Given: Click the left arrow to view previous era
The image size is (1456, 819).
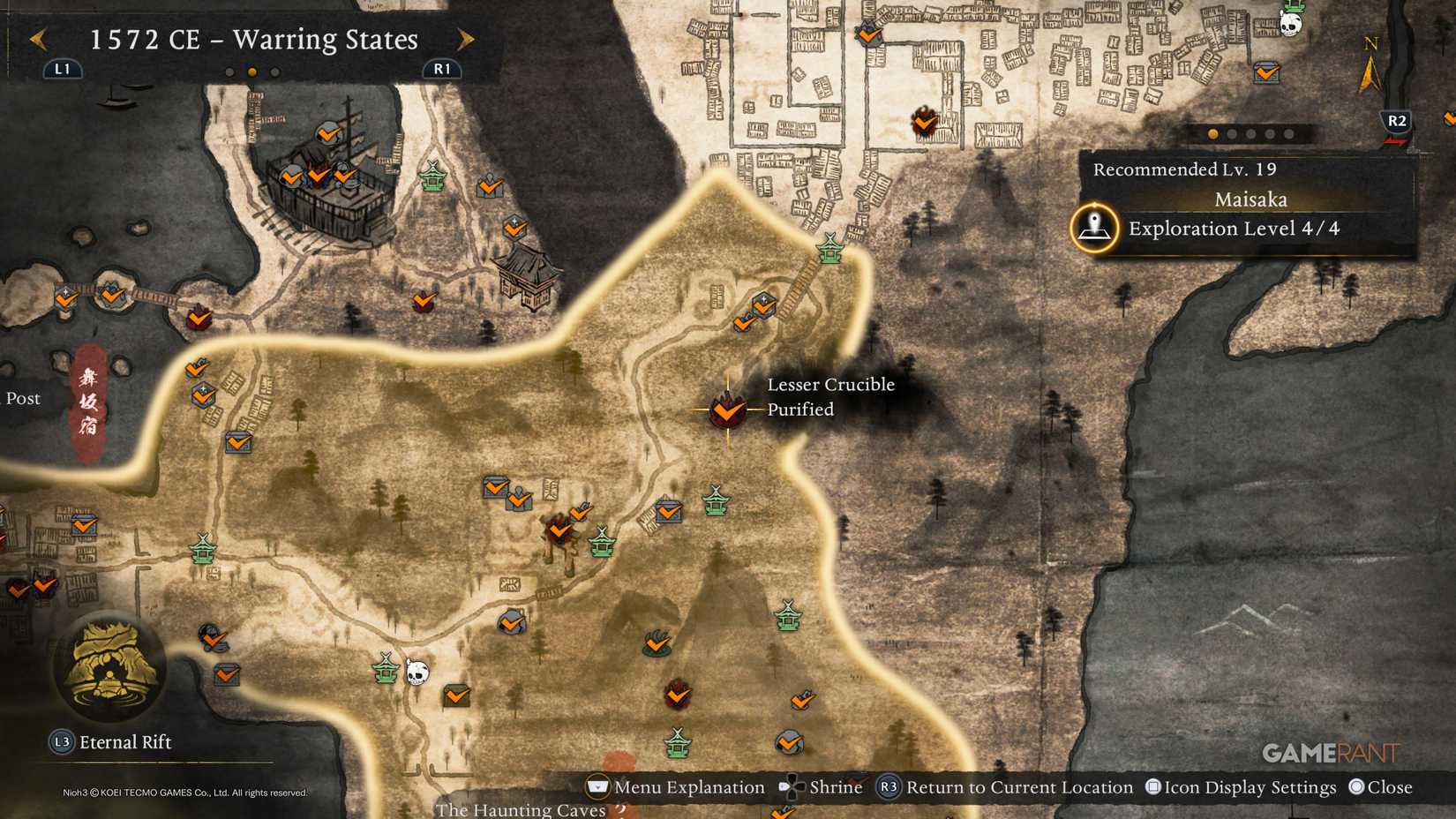Looking at the screenshot, I should point(37,39).
